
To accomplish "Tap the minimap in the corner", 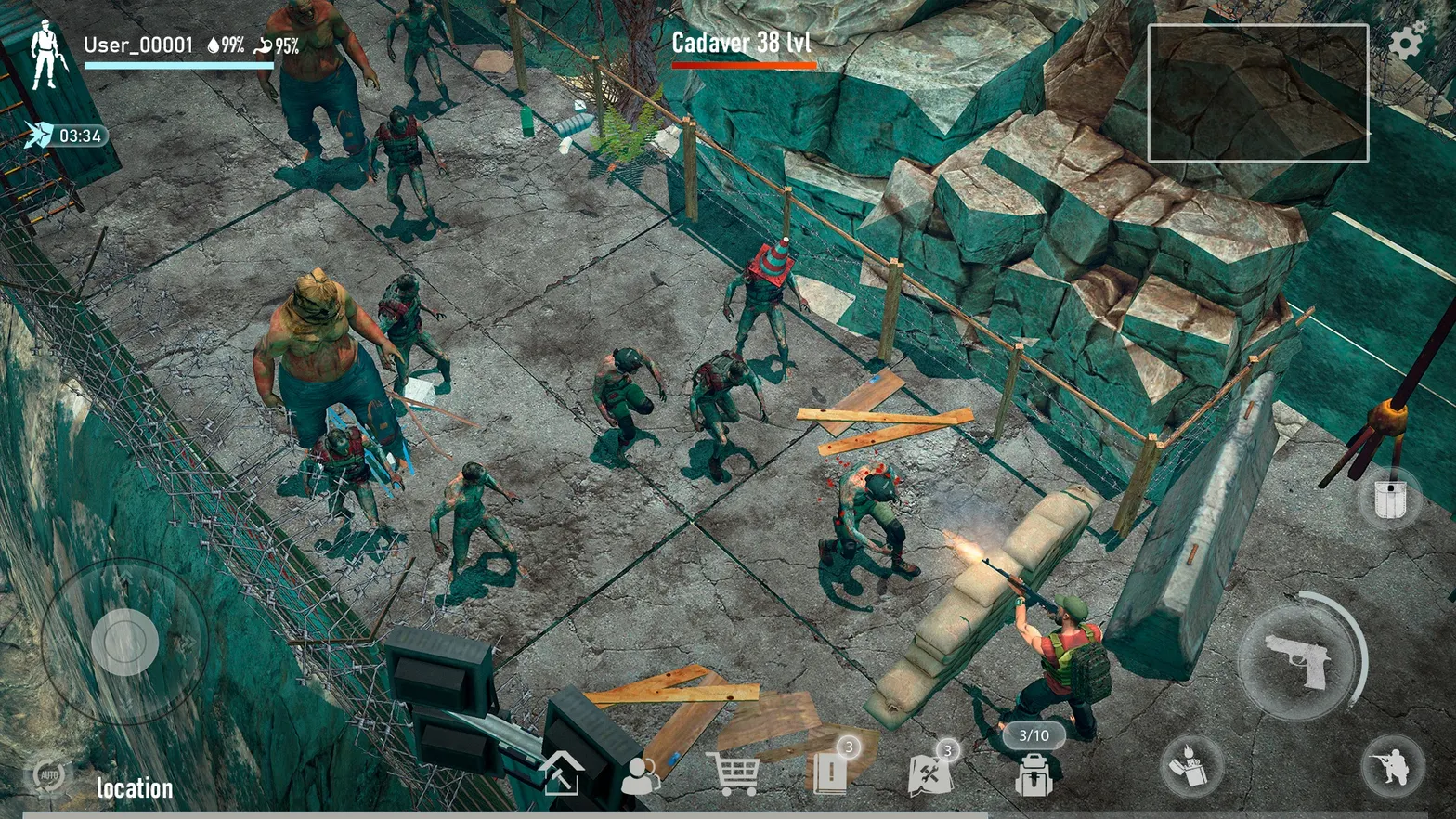I will tap(1257, 93).
